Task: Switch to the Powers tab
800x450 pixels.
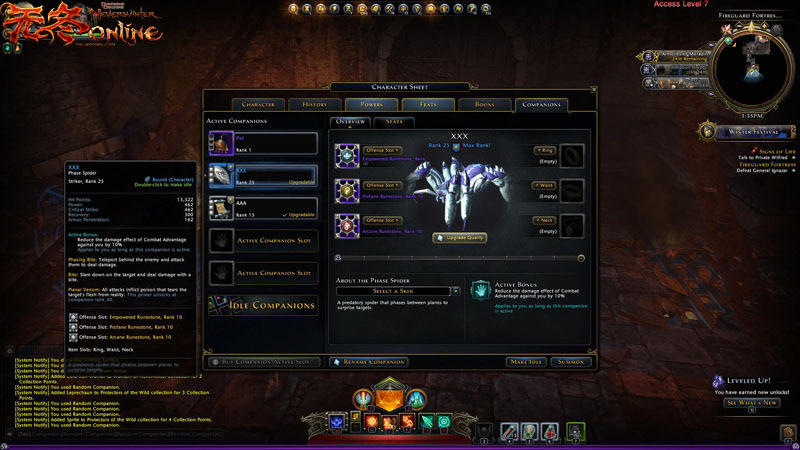Action: click(x=371, y=104)
